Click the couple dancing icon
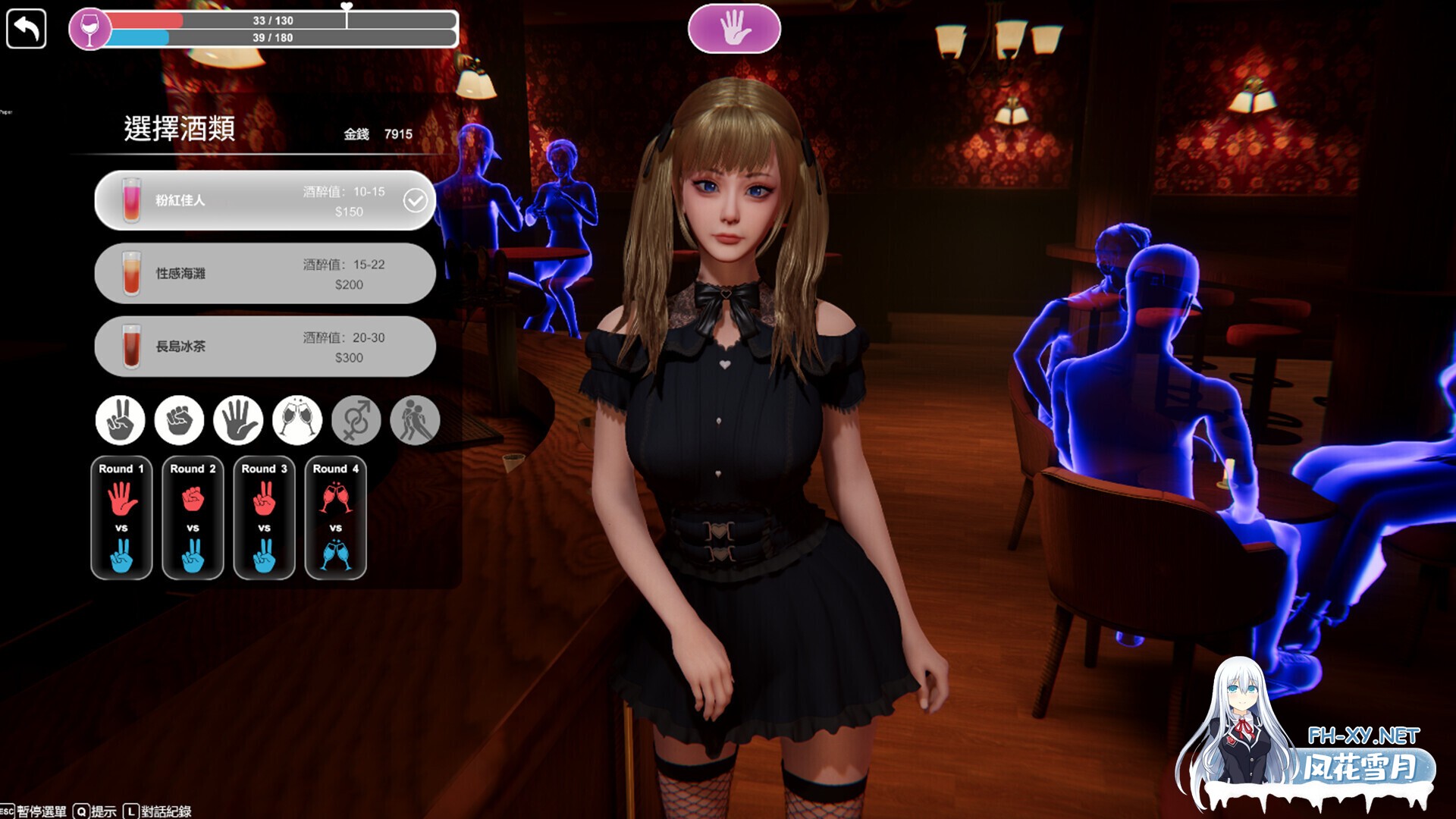Screen dimensions: 1456x819 pos(416,420)
